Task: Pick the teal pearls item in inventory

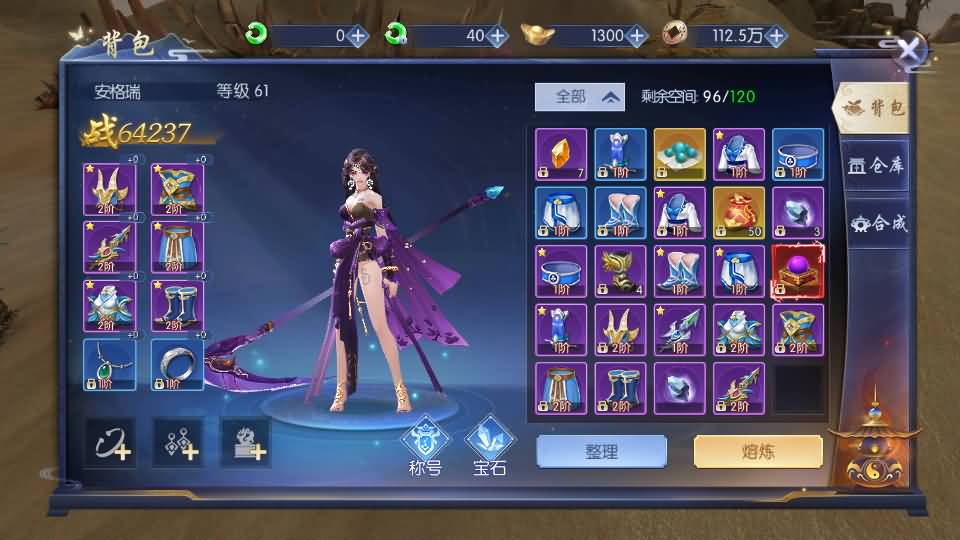Action: click(680, 155)
